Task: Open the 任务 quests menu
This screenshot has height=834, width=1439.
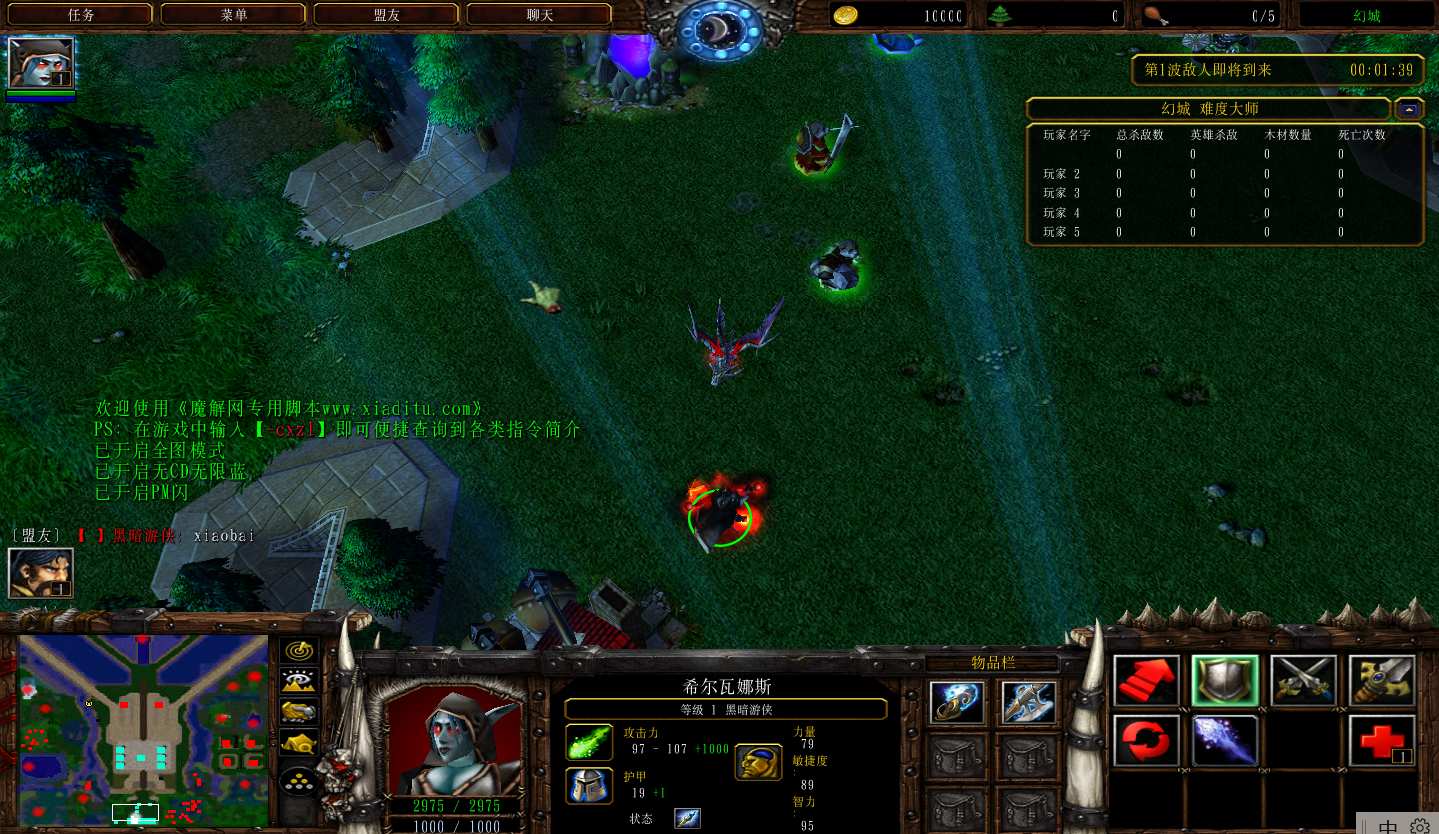Action: pos(81,15)
